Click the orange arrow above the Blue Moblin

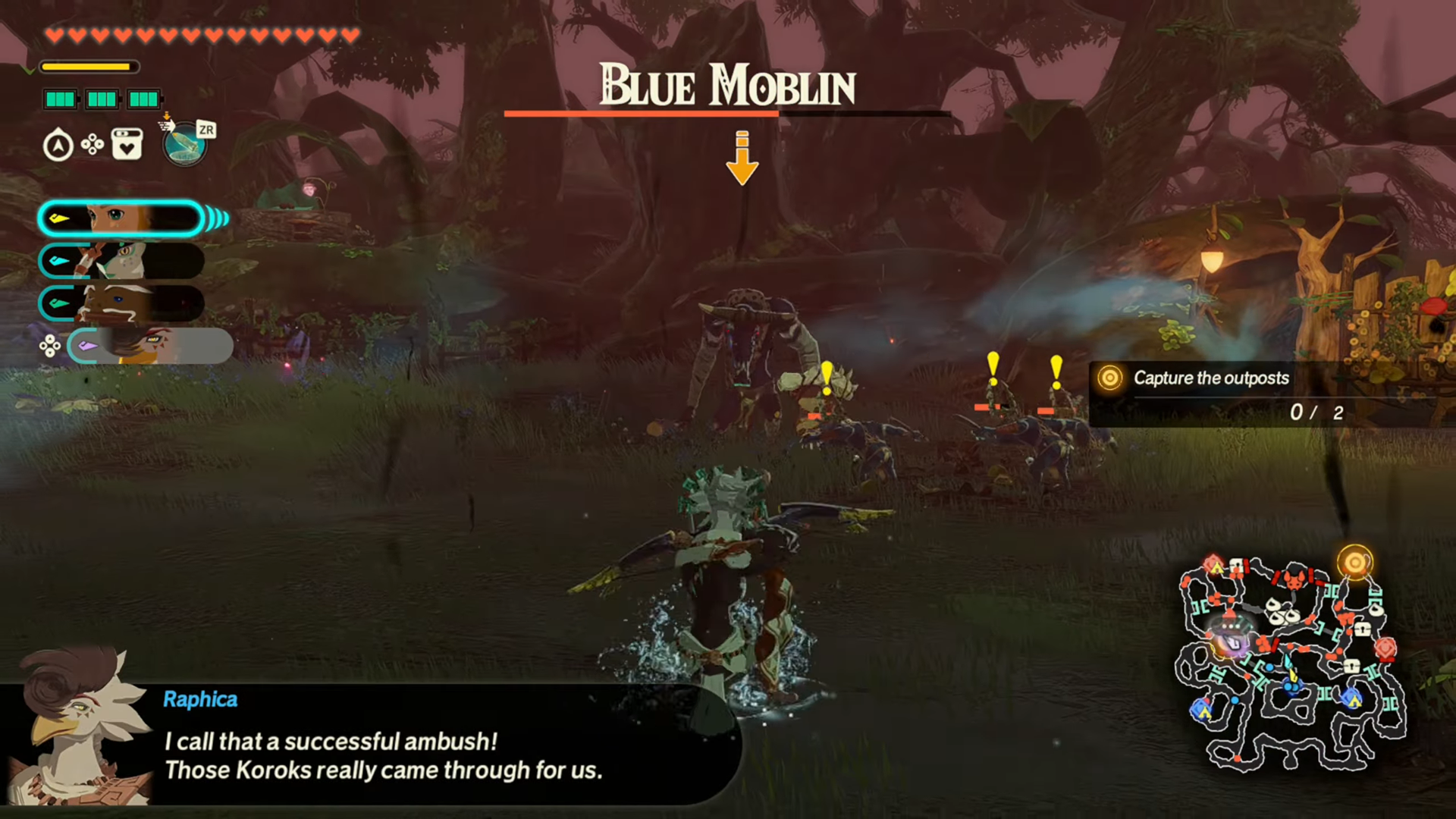tap(742, 157)
